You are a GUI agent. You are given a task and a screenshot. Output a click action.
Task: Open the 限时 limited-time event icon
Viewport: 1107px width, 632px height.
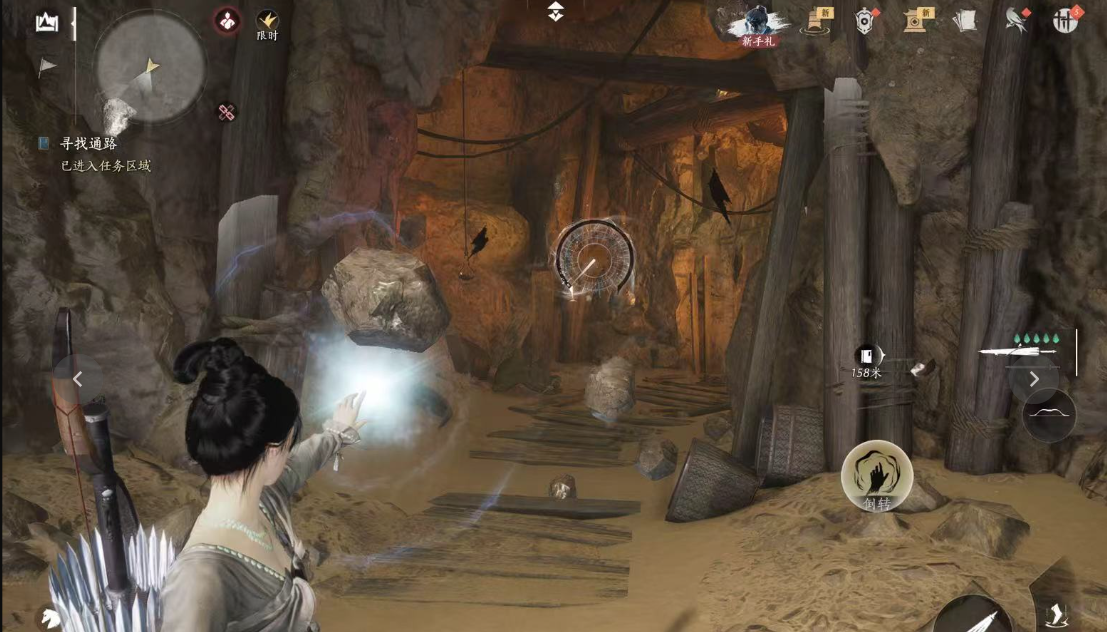pyautogui.click(x=267, y=23)
